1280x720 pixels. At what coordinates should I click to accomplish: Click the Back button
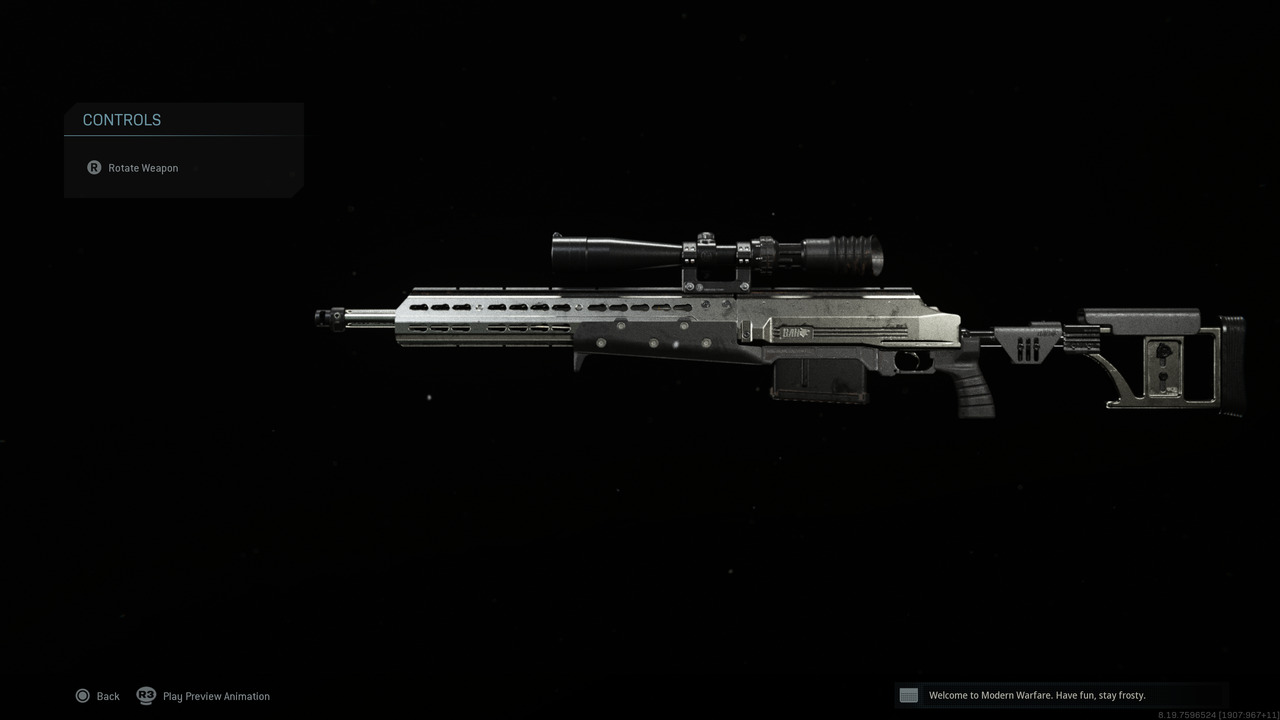coord(107,695)
